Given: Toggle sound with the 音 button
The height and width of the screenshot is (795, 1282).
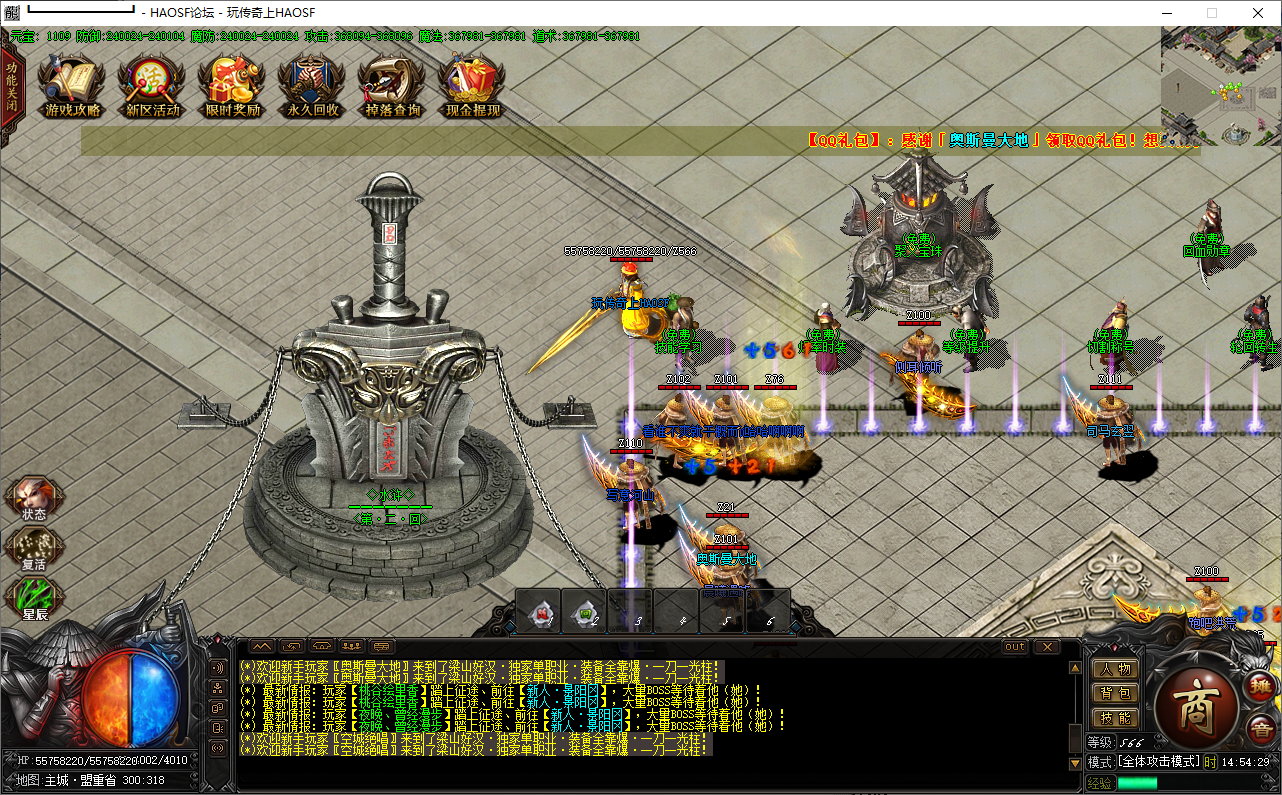Looking at the screenshot, I should coord(1260,731).
